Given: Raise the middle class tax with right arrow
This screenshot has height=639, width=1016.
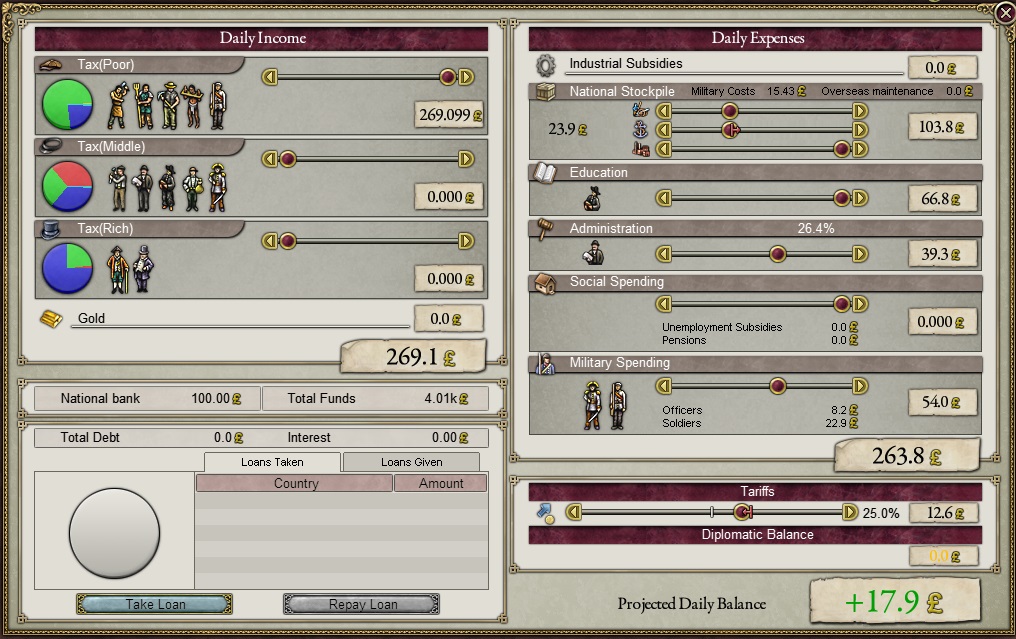Looking at the screenshot, I should 466,159.
